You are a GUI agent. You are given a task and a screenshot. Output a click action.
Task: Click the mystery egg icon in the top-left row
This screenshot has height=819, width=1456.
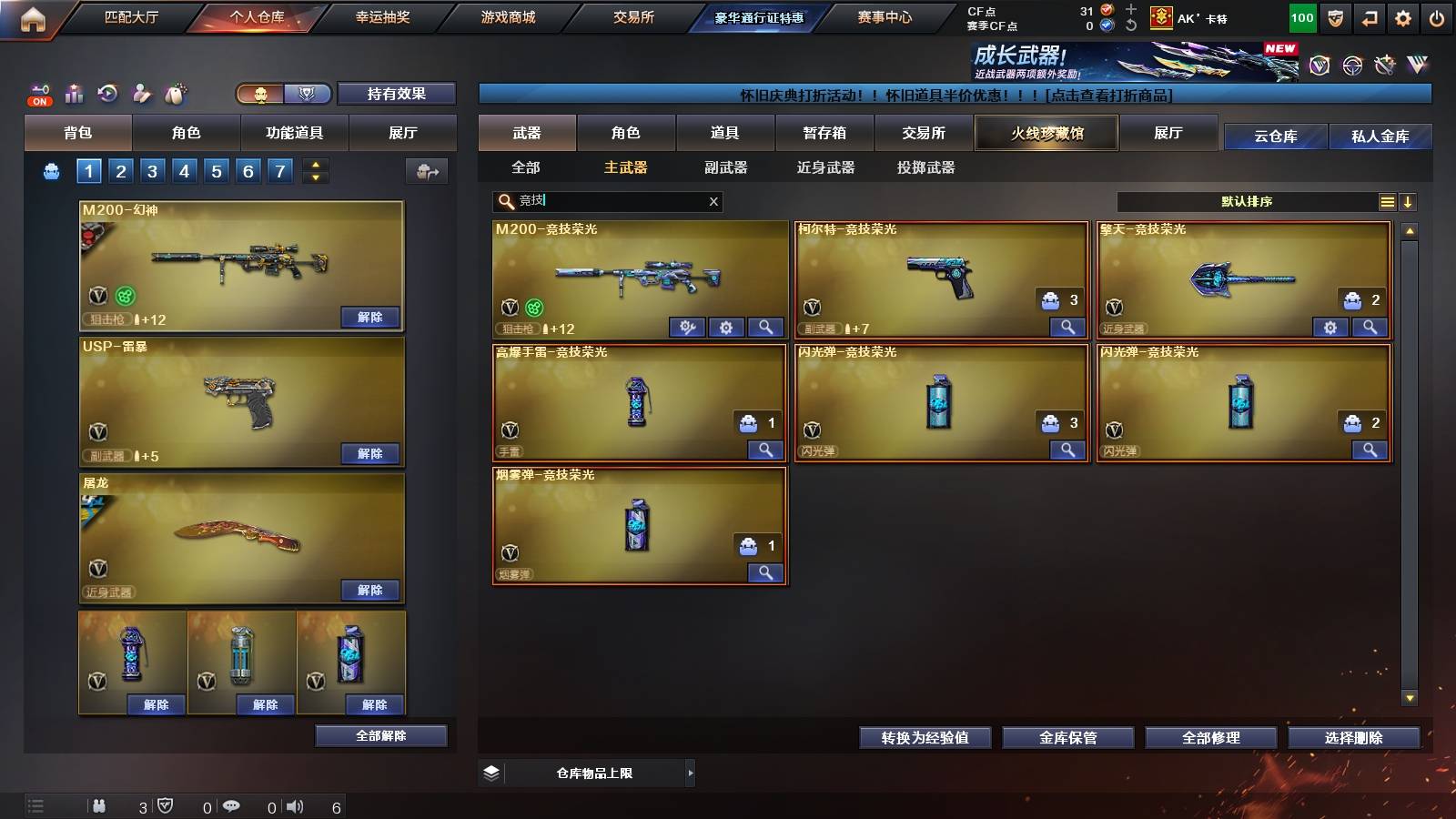174,93
